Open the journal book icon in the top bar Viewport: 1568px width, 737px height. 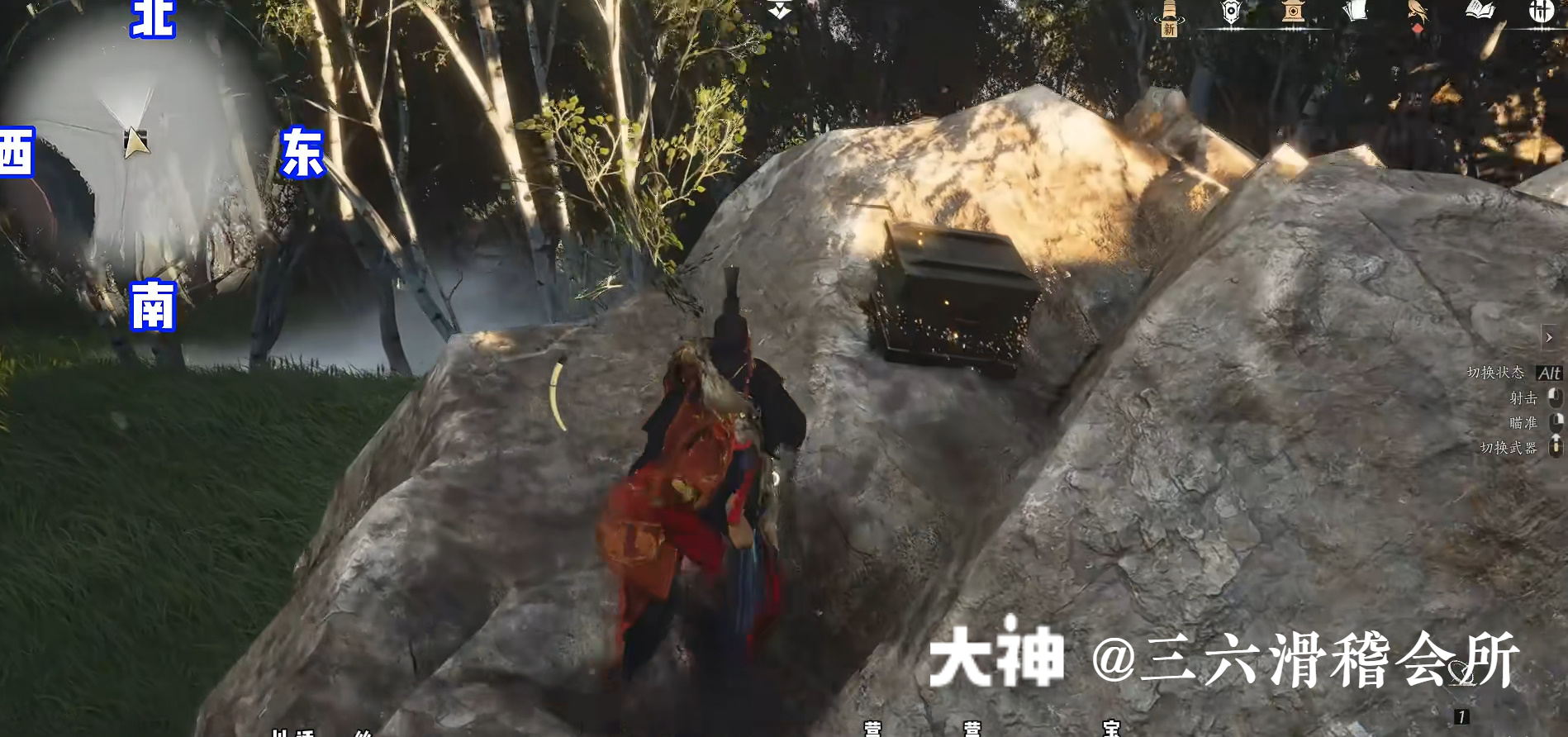(1480, 10)
